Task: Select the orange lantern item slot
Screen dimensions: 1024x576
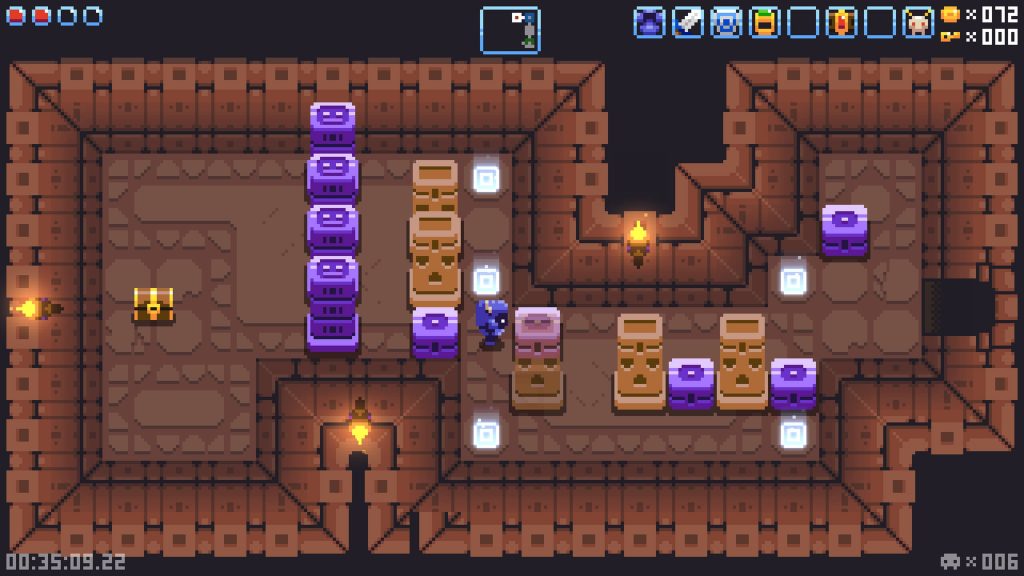Action: coord(765,22)
